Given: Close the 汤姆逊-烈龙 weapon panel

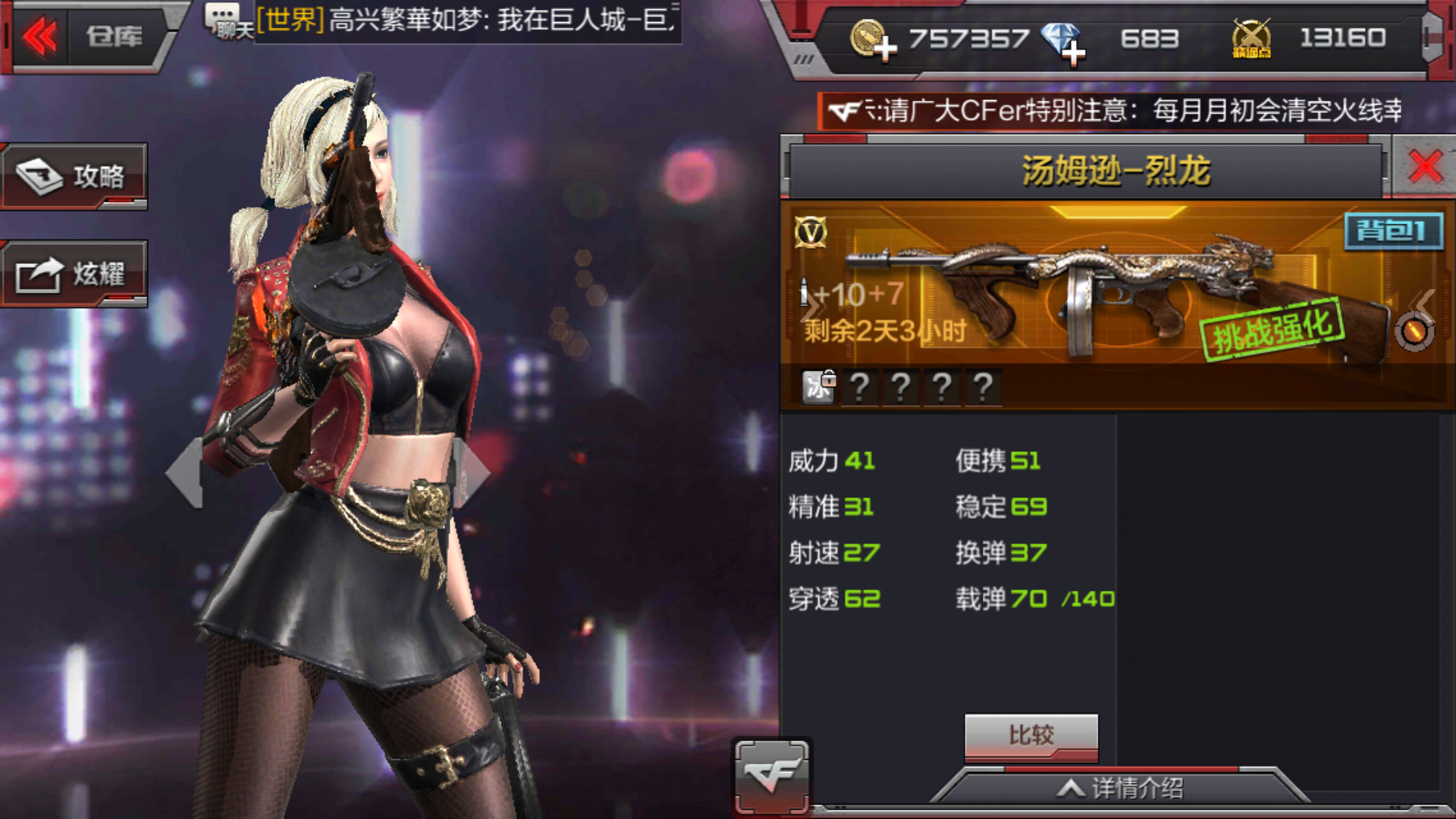Looking at the screenshot, I should pyautogui.click(x=1425, y=166).
